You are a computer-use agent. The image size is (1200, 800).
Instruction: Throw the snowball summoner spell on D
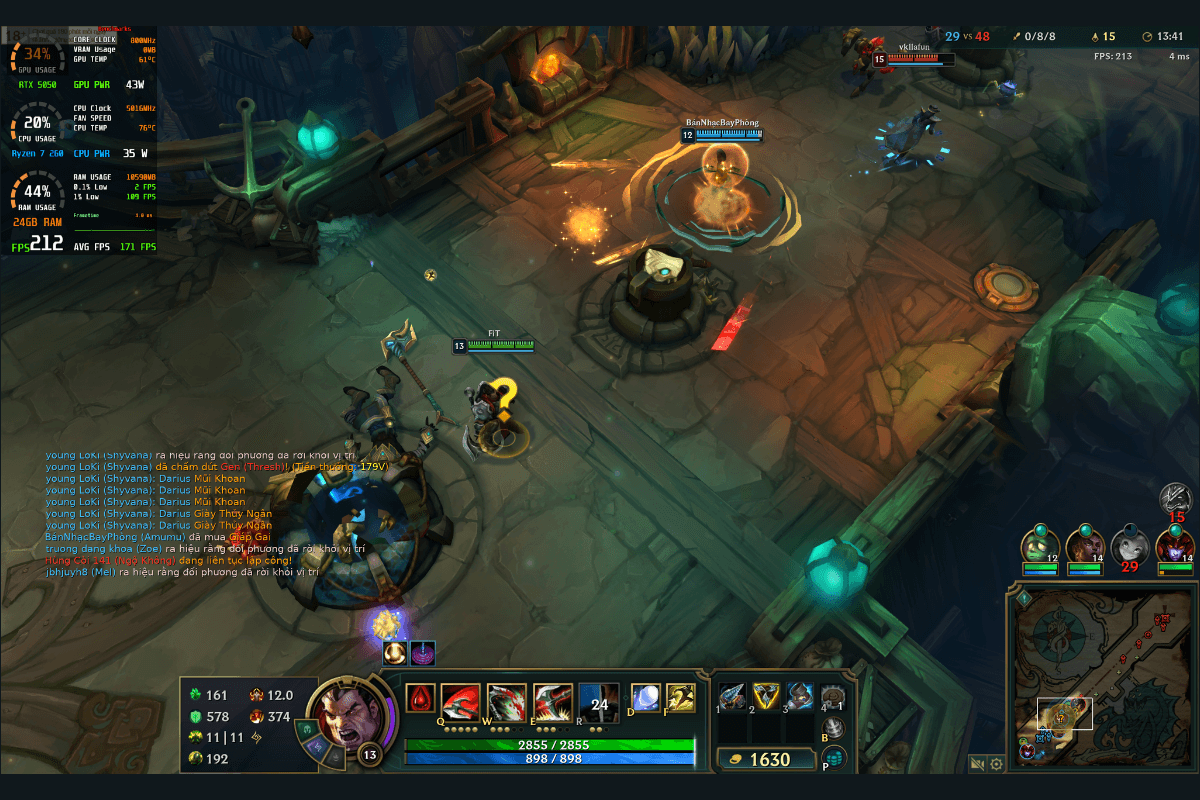pyautogui.click(x=644, y=698)
